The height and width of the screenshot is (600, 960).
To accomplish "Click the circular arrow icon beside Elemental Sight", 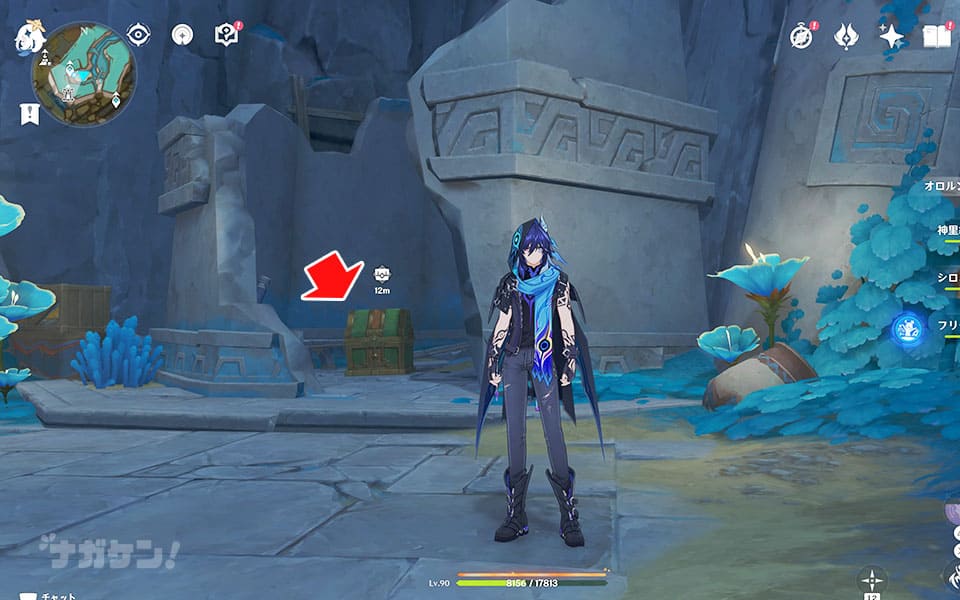I will [181, 34].
